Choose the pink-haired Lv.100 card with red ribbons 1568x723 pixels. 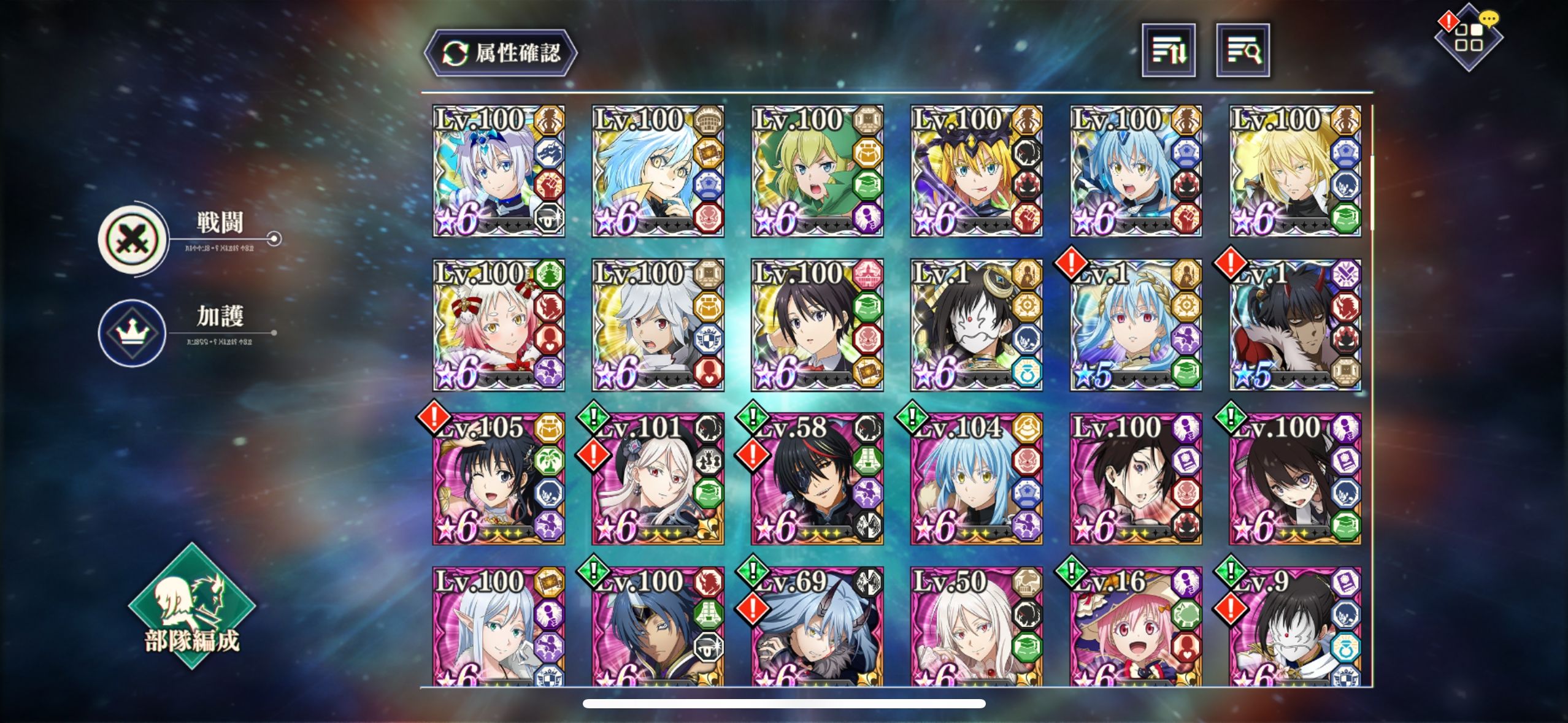pos(498,325)
